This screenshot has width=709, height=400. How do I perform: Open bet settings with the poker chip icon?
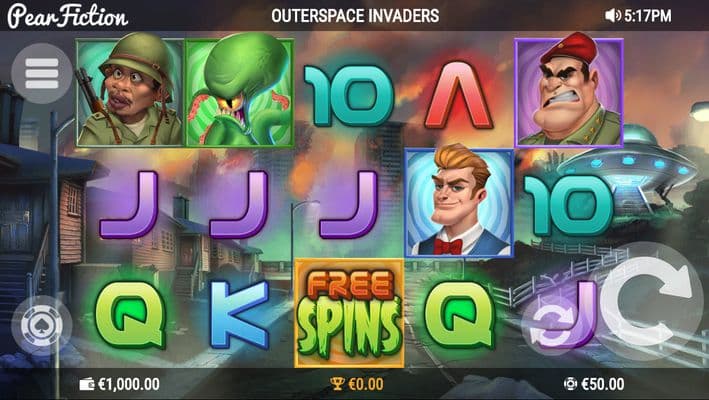[38, 327]
